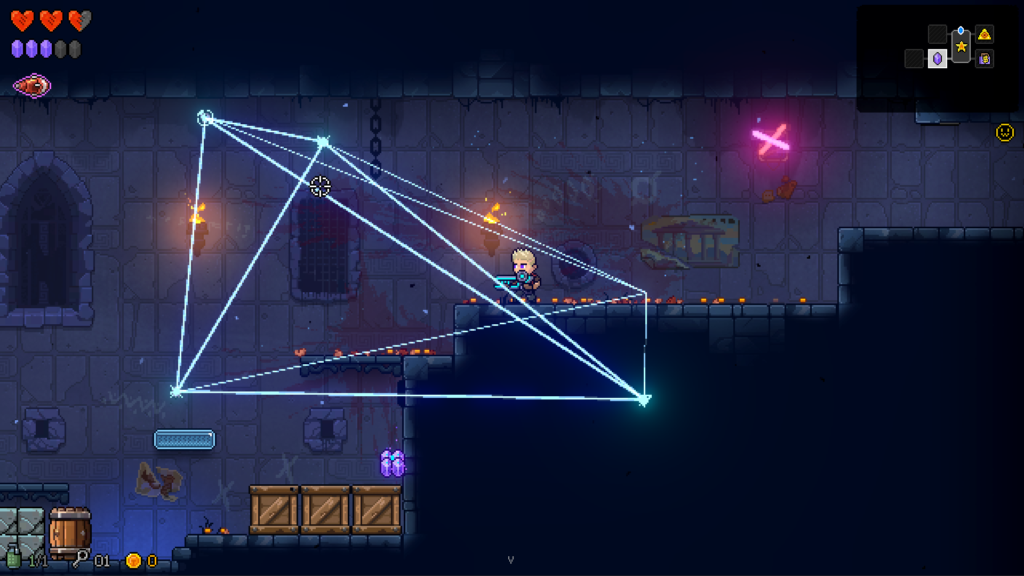
Task: Select the shop room marker on minimap
Action: 985,59
